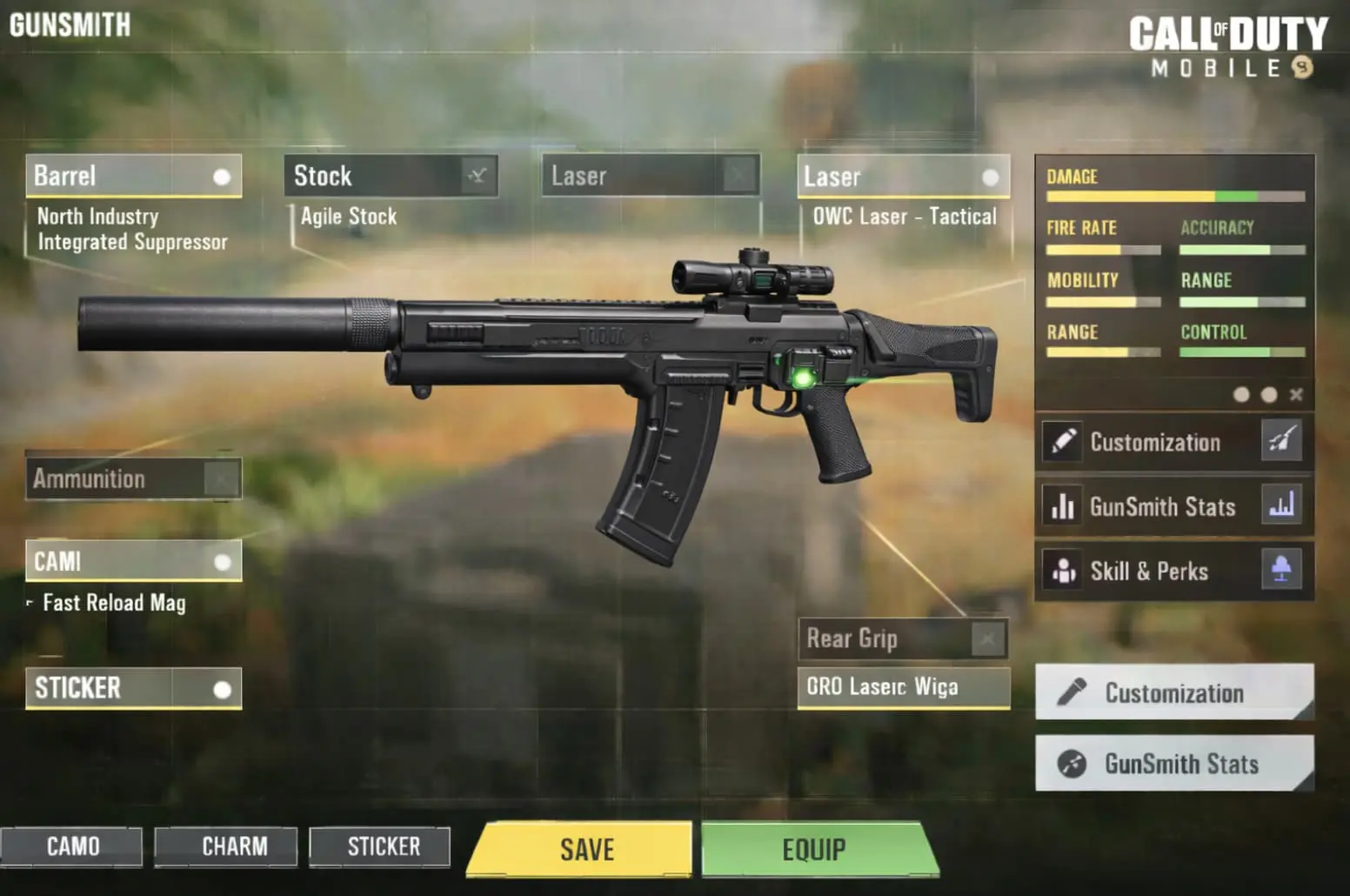The image size is (1350, 896).
Task: Click the wrench icon on lower GunSmith Stats button
Action: click(1073, 764)
